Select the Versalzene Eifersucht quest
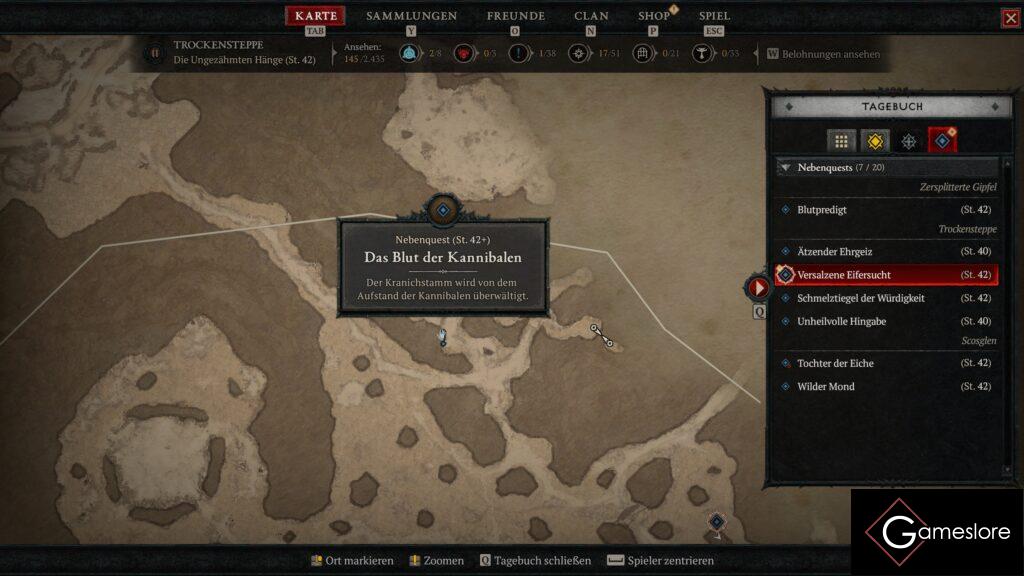The height and width of the screenshot is (576, 1024). click(844, 275)
